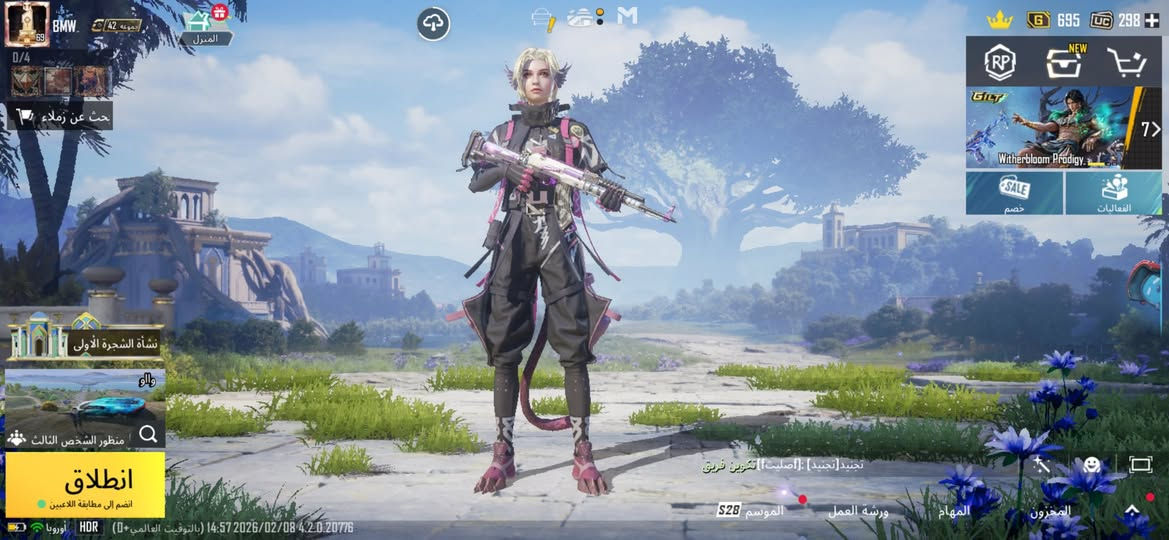
Task: Open the BMW player profile avatar
Action: pos(27,24)
